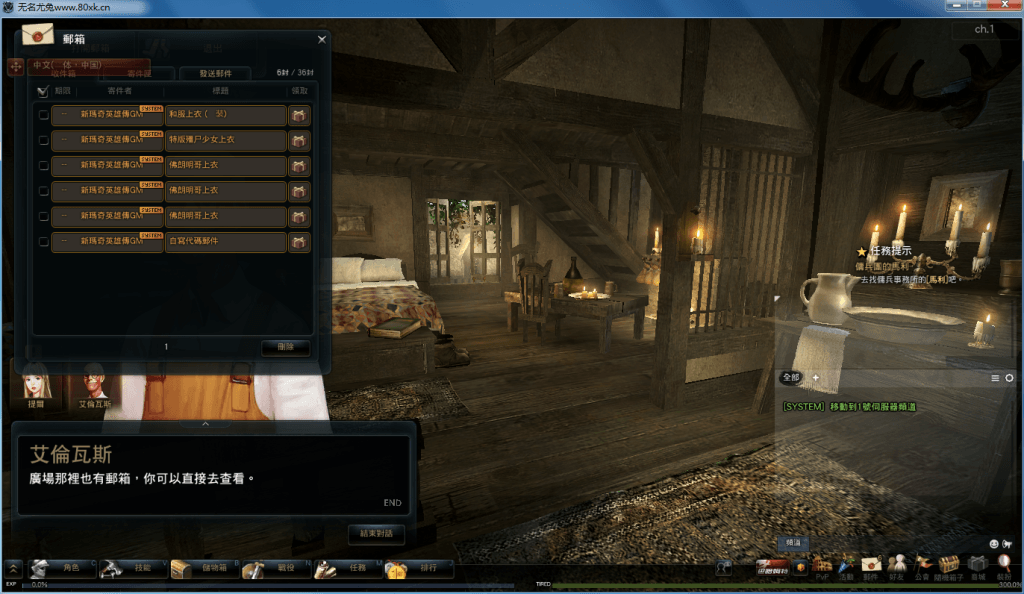Close the 郵箱 mailbox window
Image resolution: width=1024 pixels, height=594 pixels.
(321, 40)
